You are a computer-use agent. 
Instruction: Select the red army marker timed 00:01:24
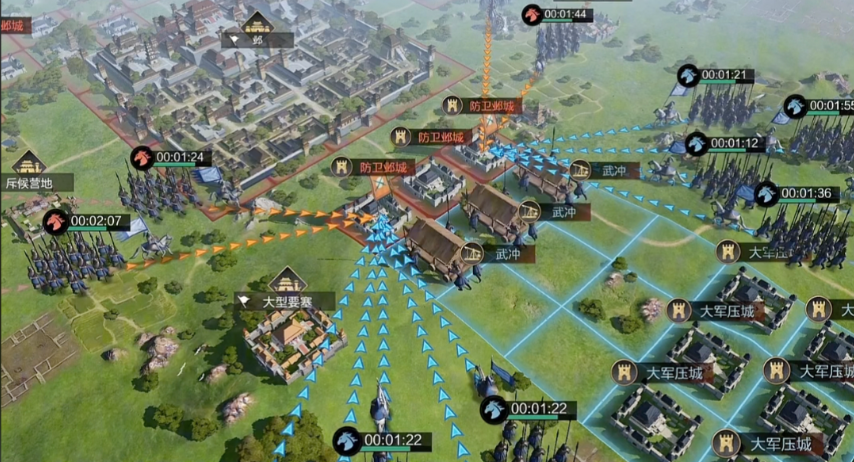click(143, 157)
